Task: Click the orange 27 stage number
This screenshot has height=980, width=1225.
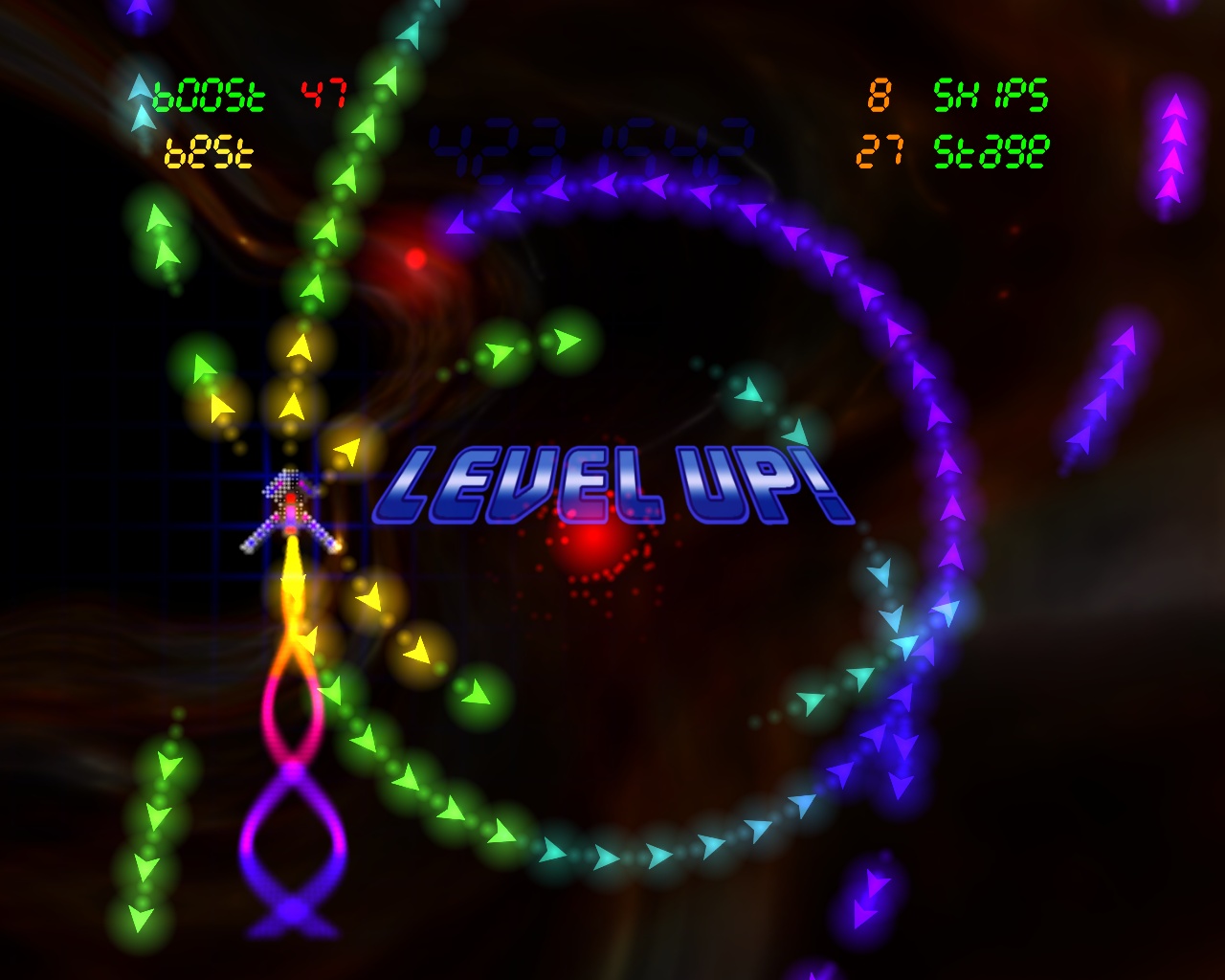Action: tap(881, 149)
